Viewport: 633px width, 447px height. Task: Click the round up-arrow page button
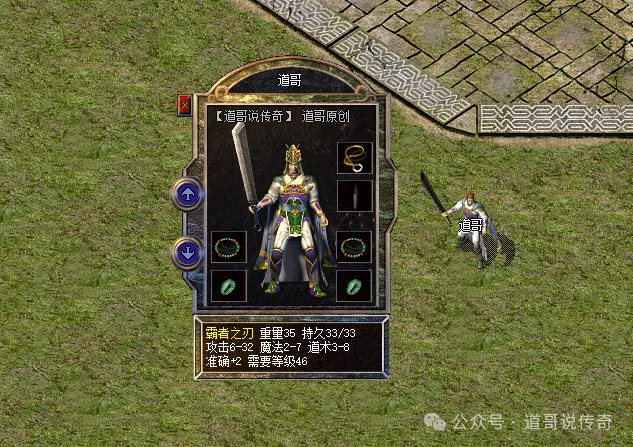click(188, 193)
